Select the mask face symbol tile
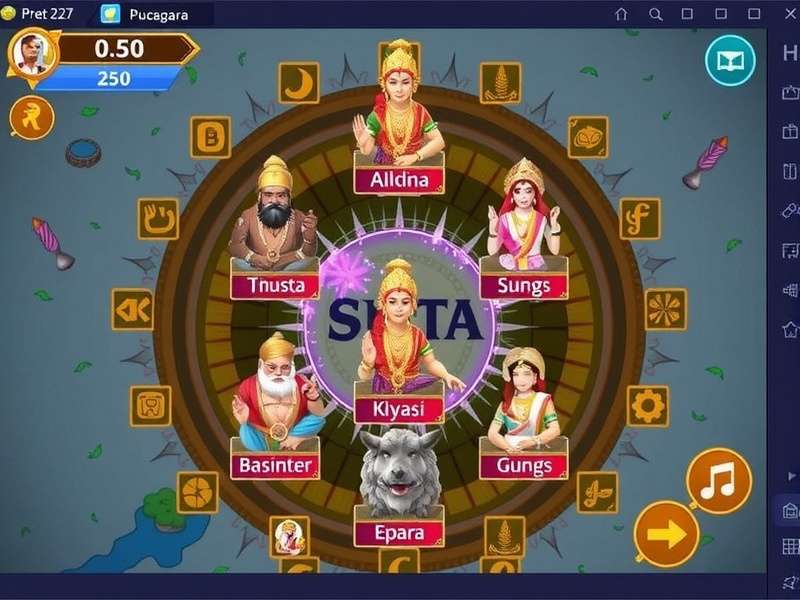This screenshot has width=800, height=600. point(588,136)
